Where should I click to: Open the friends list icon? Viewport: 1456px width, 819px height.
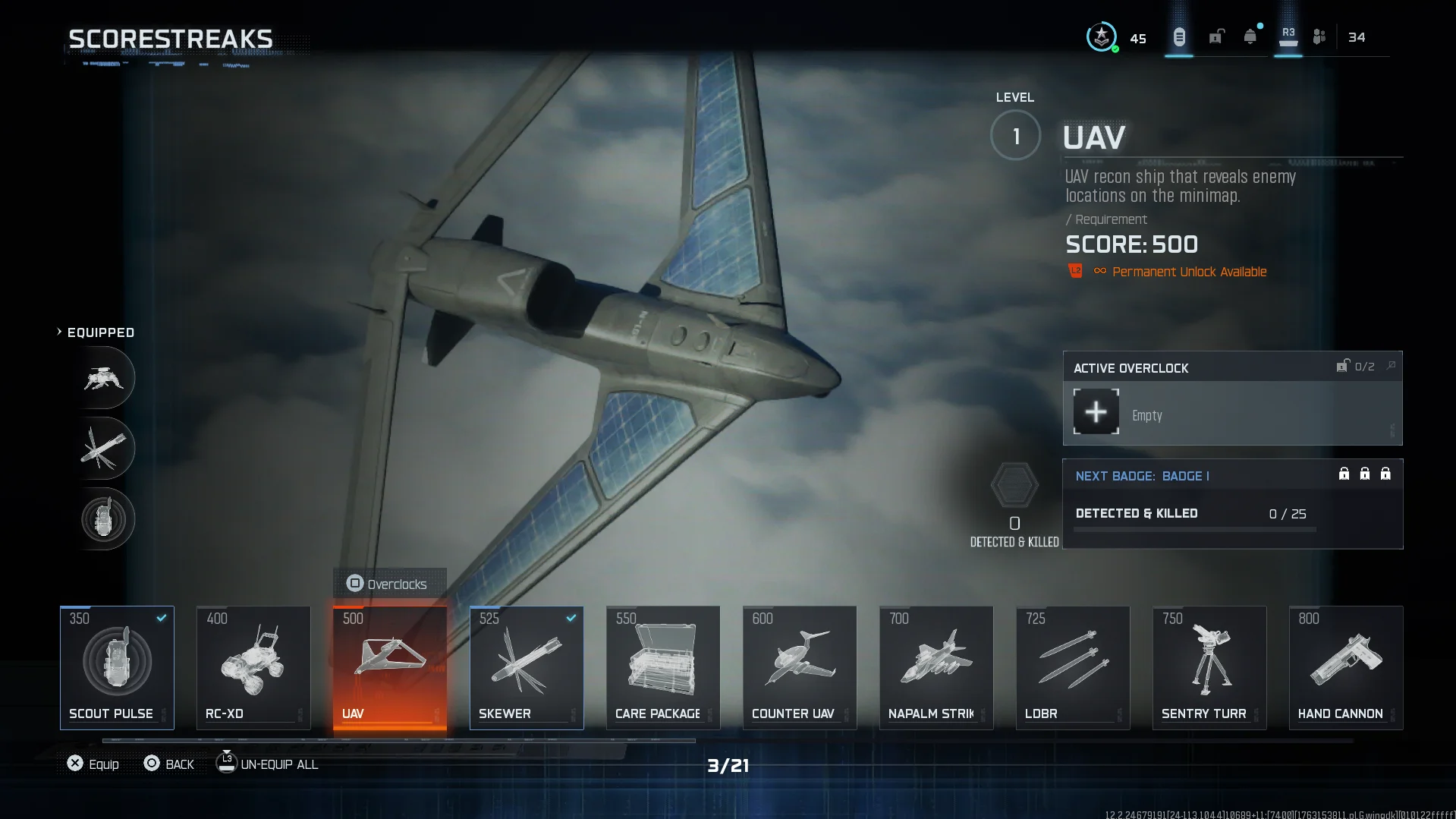point(1319,36)
